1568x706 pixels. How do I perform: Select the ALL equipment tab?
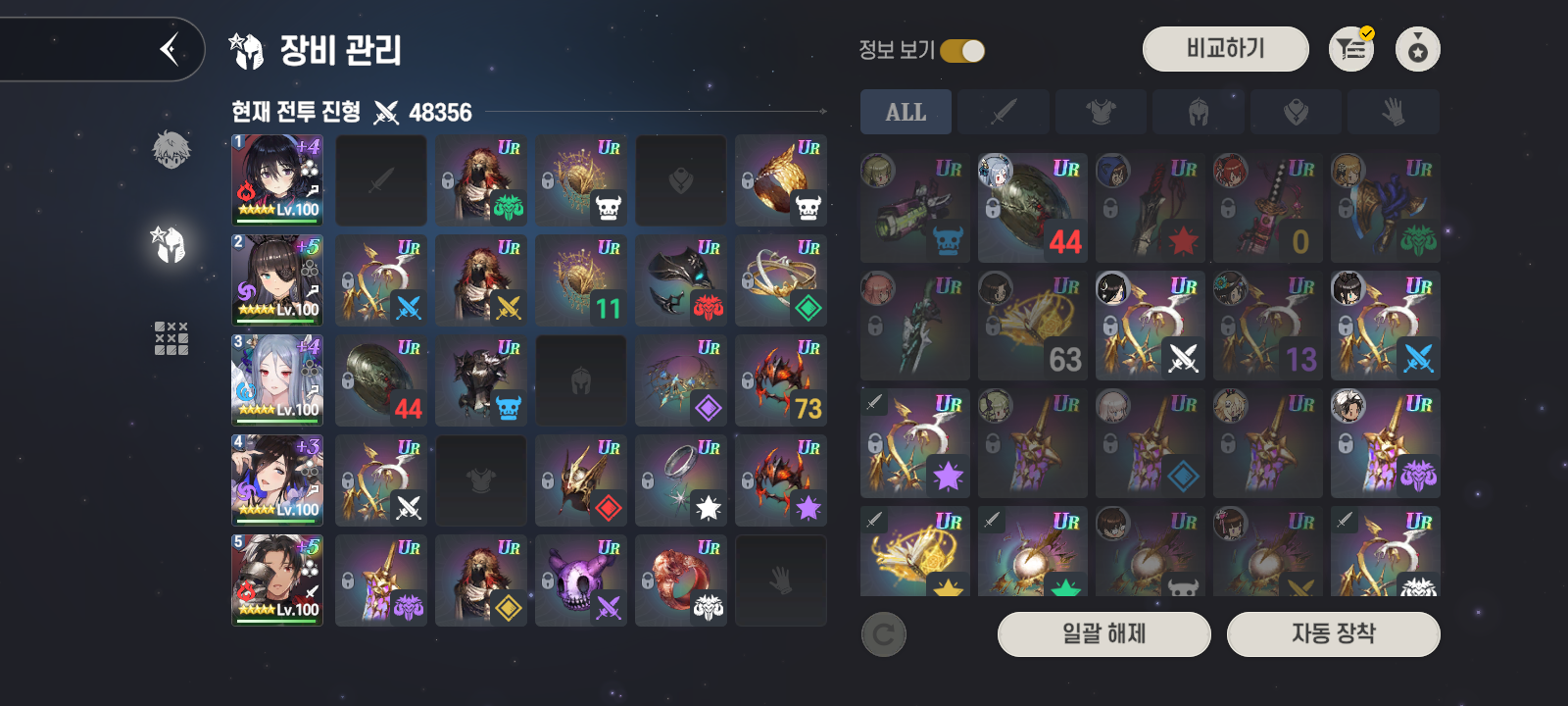[906, 113]
